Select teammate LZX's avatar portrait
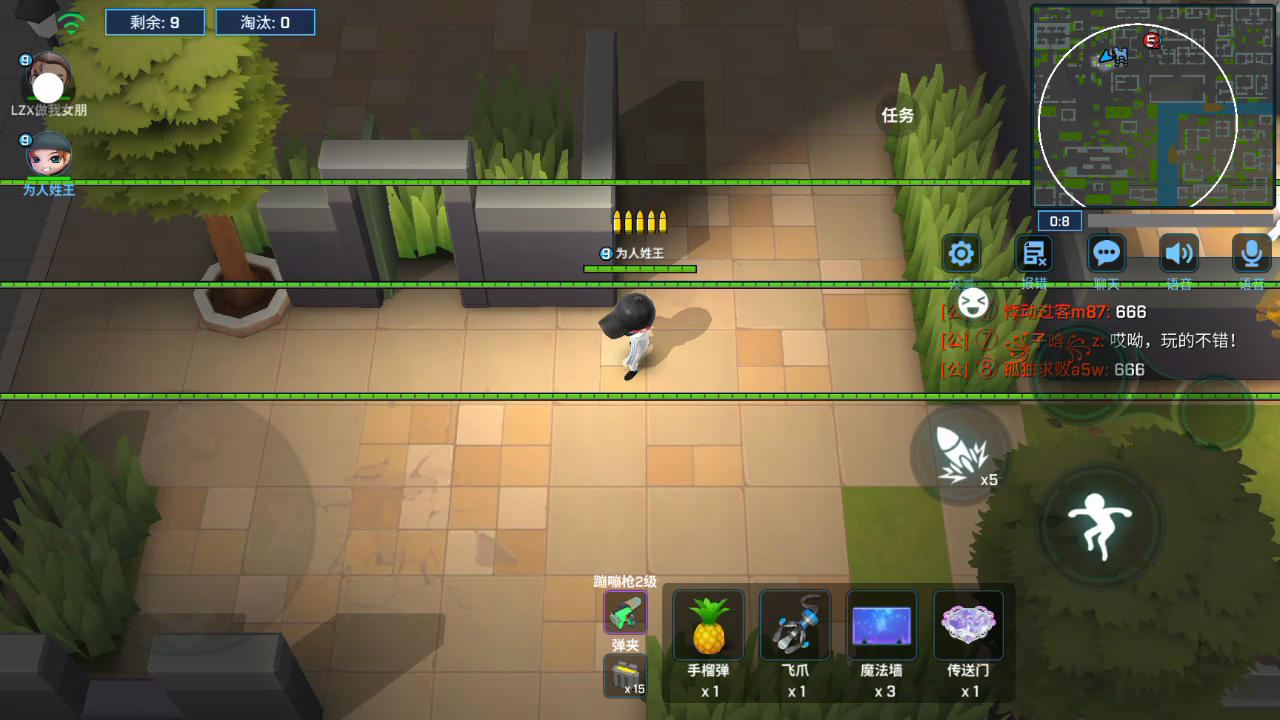Screen dimensions: 1280x720 (48, 78)
